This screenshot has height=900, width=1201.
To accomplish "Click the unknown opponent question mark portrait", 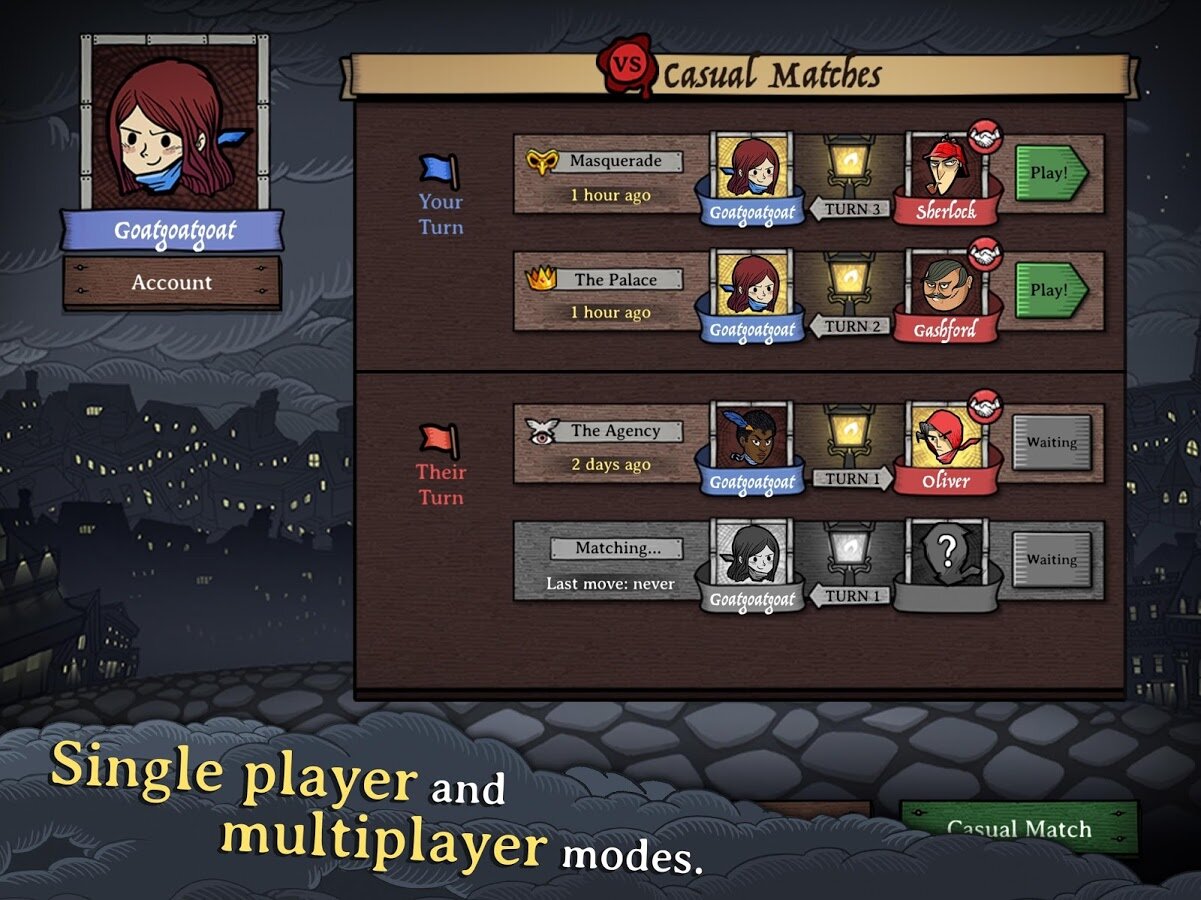I will tap(945, 553).
